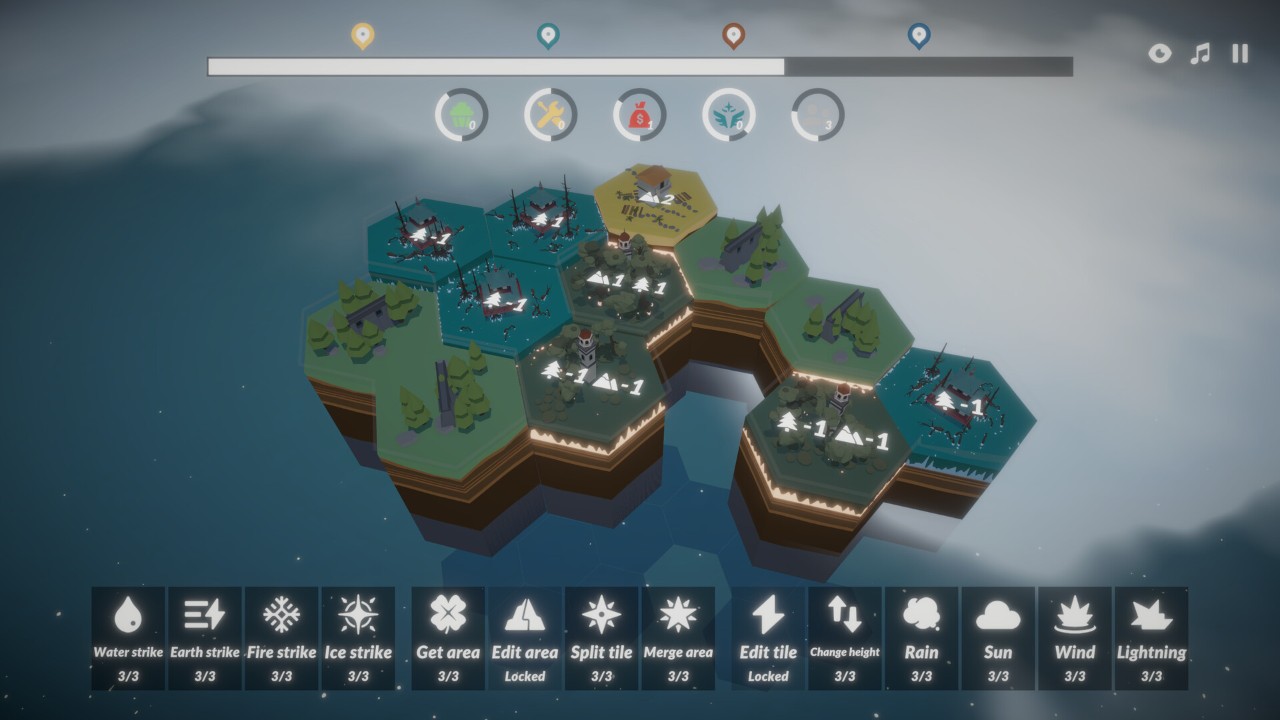This screenshot has width=1280, height=720.
Task: Select the Wind weather power
Action: [1075, 637]
